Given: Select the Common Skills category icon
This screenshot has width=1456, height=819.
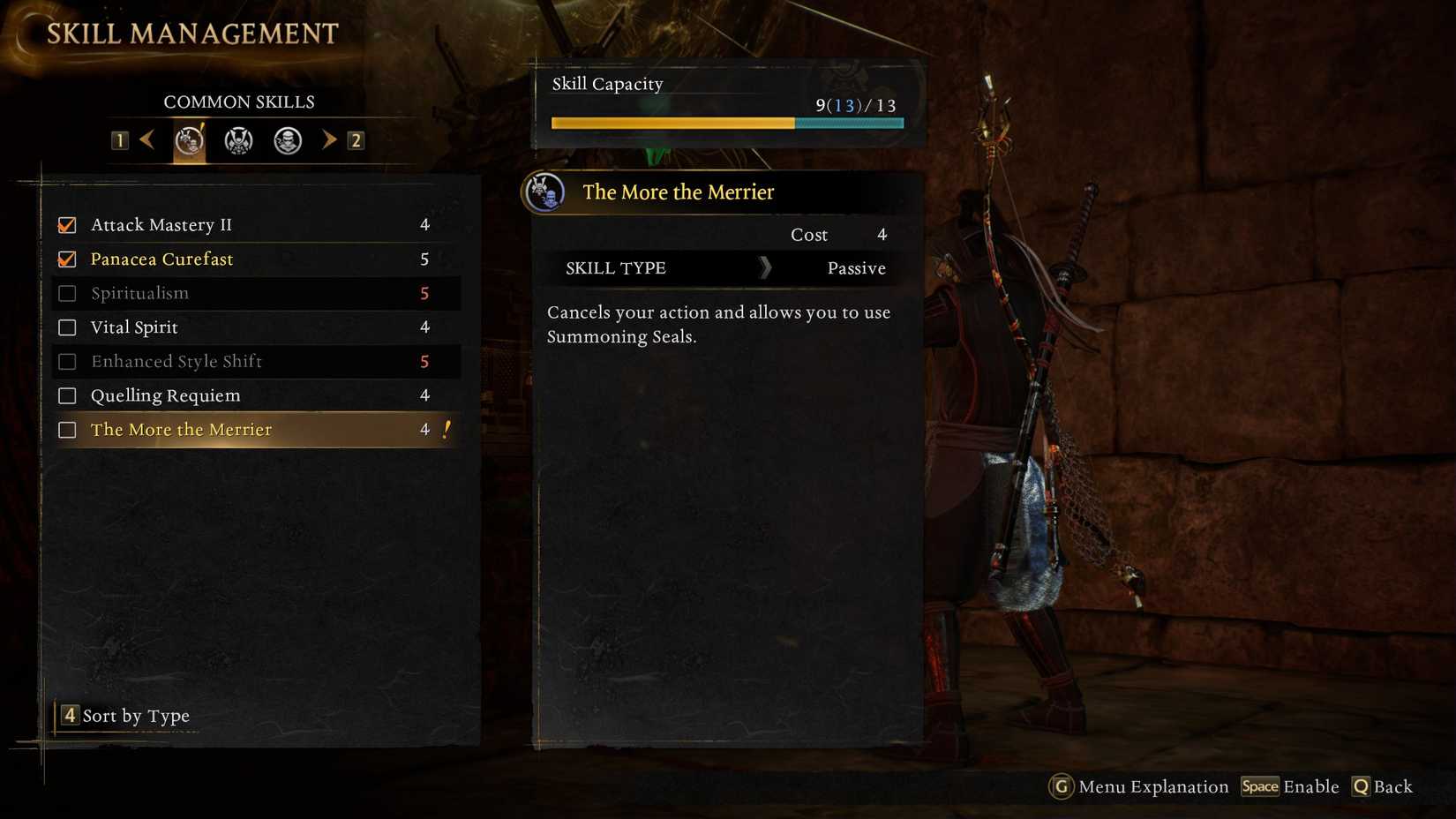Looking at the screenshot, I should pos(188,139).
